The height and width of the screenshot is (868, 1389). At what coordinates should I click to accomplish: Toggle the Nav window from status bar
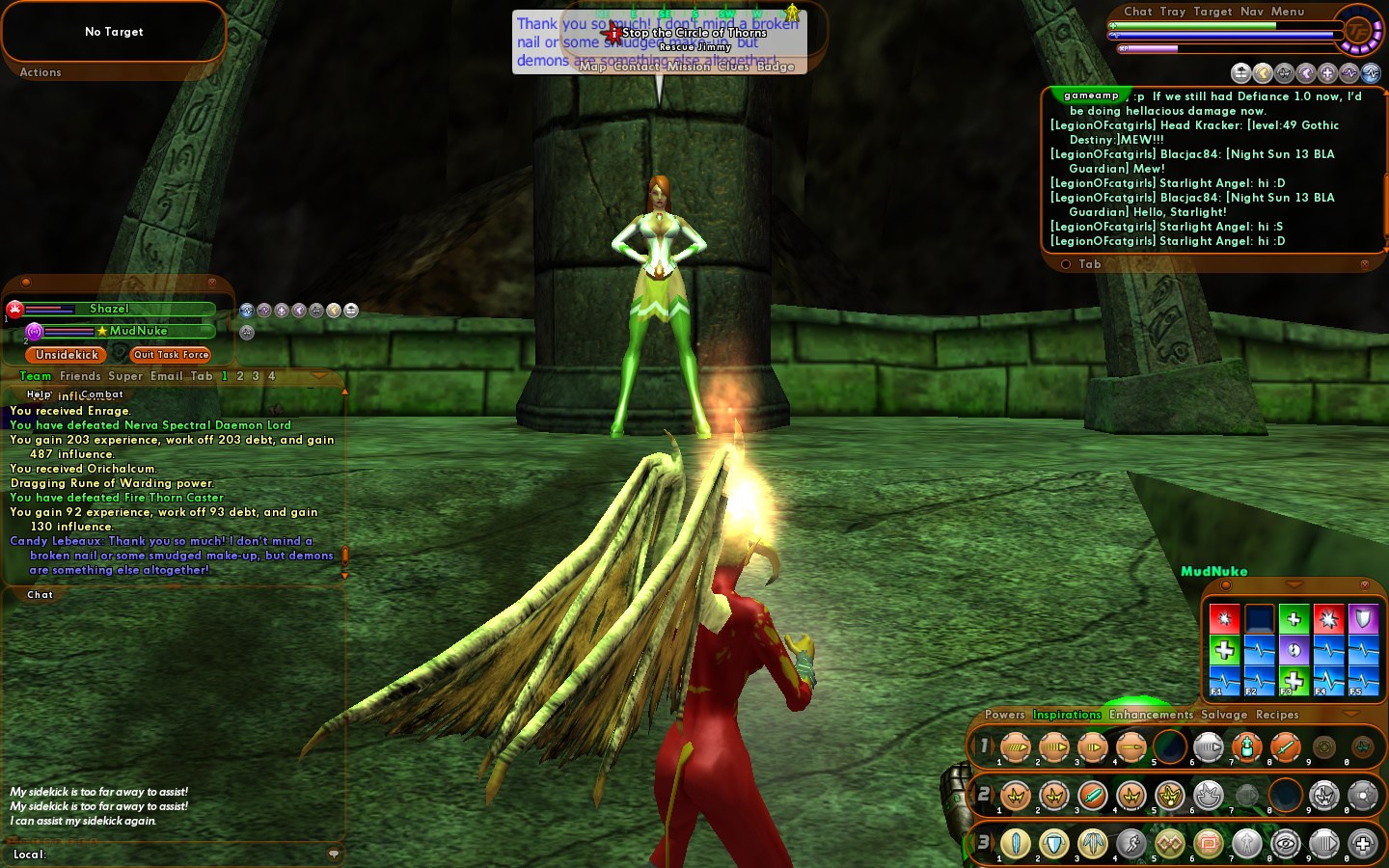tap(1252, 12)
